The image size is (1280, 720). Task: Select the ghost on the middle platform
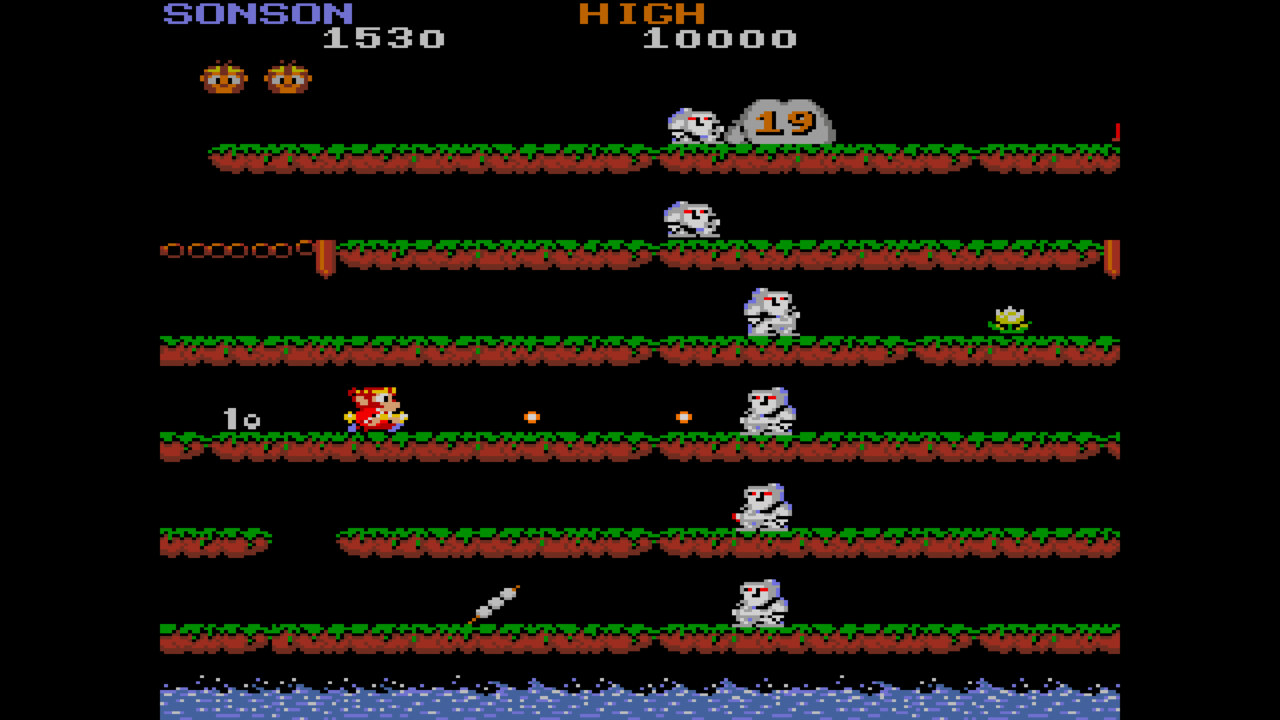coord(770,310)
